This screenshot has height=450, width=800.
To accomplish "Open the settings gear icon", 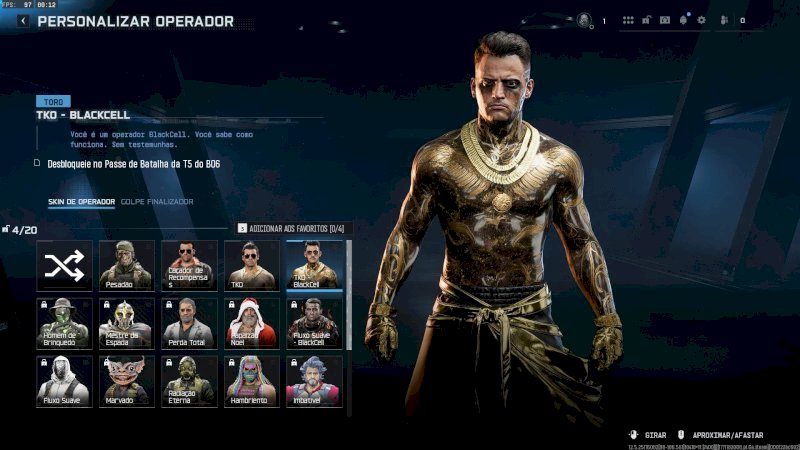I will tap(701, 20).
